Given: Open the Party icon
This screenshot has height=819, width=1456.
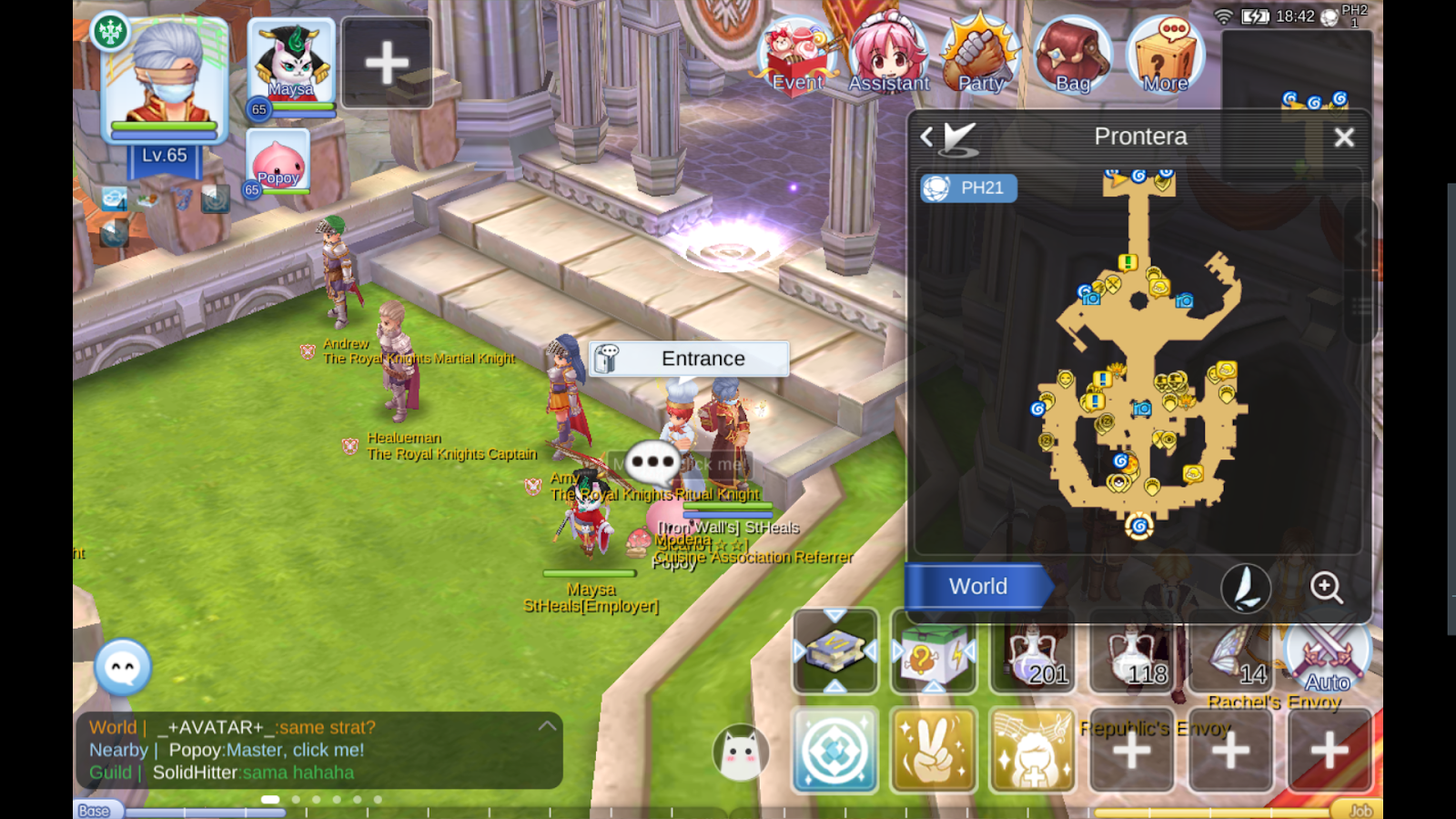Looking at the screenshot, I should pos(978,55).
